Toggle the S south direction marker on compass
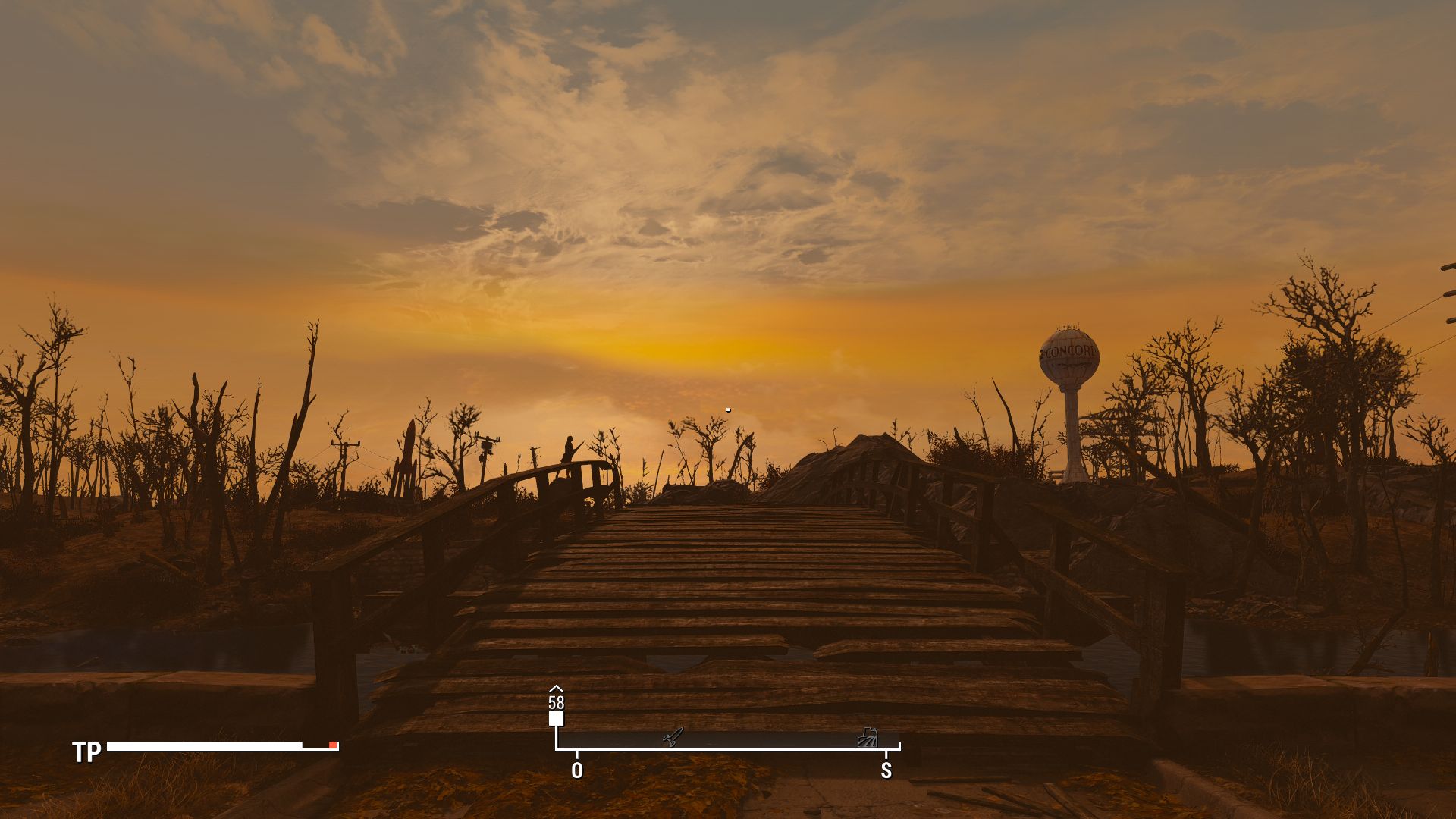 click(885, 770)
